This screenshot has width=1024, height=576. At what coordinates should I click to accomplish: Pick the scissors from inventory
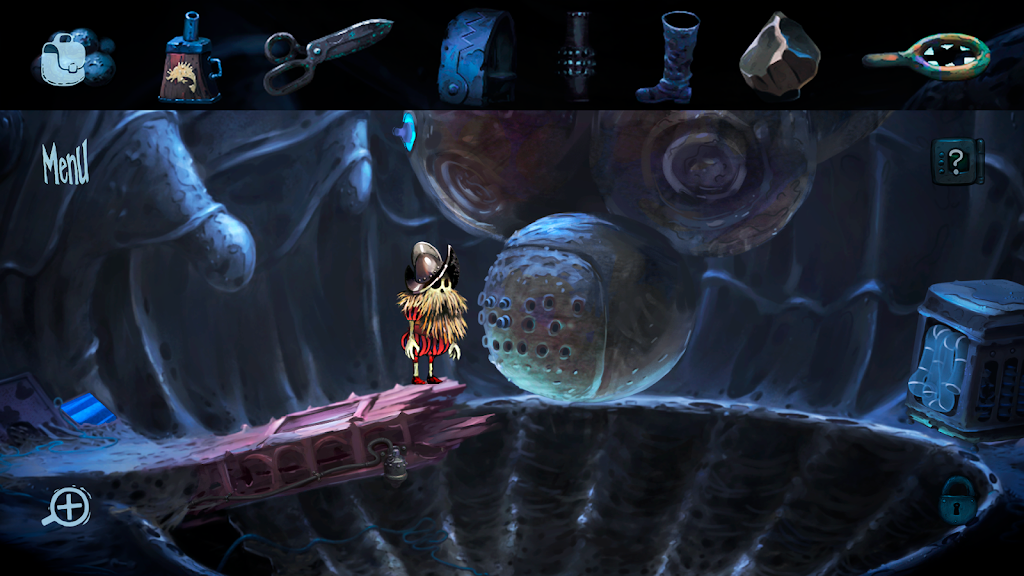325,53
